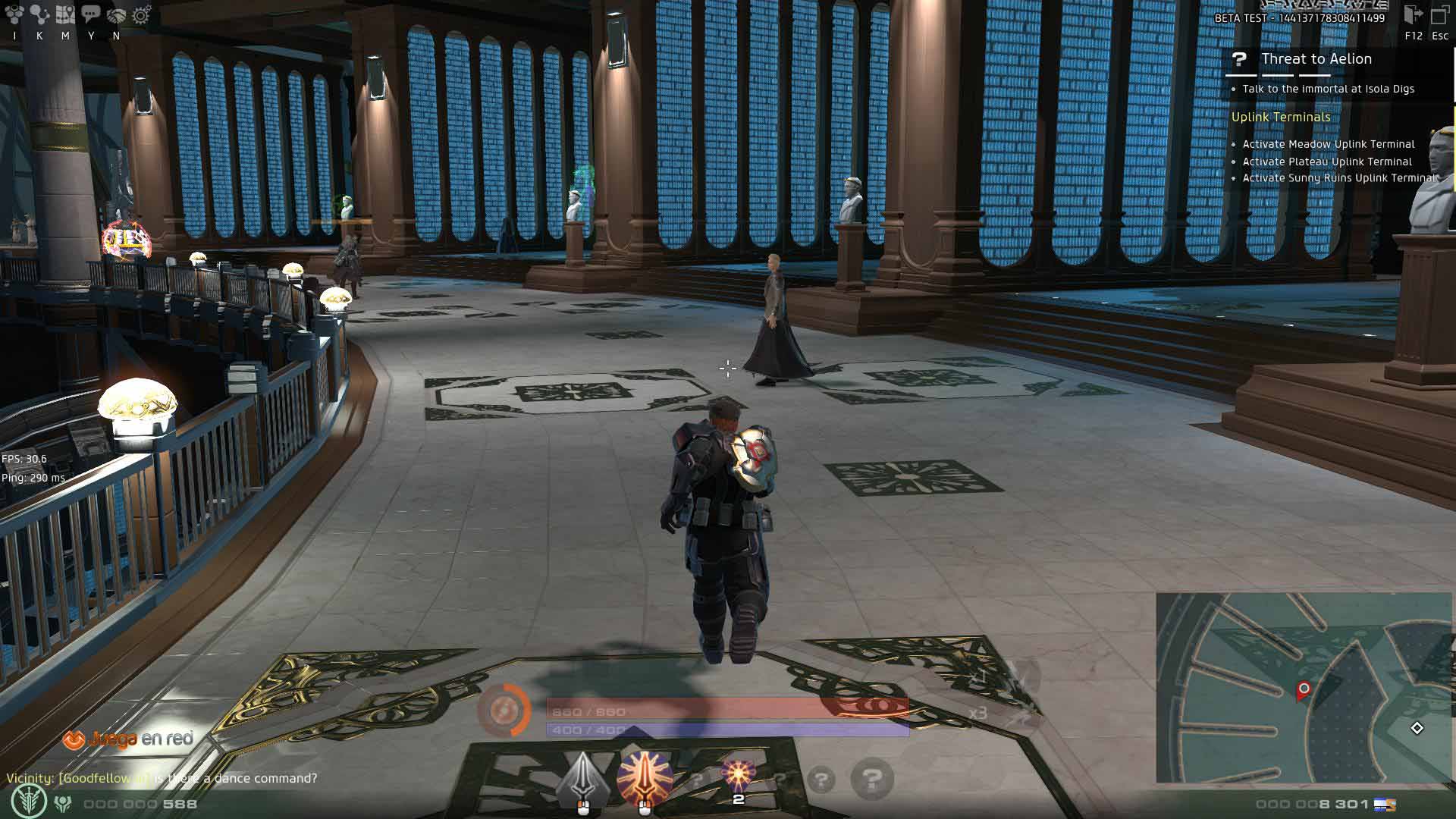
Task: Click the orange circular gauge icon
Action: (x=504, y=711)
